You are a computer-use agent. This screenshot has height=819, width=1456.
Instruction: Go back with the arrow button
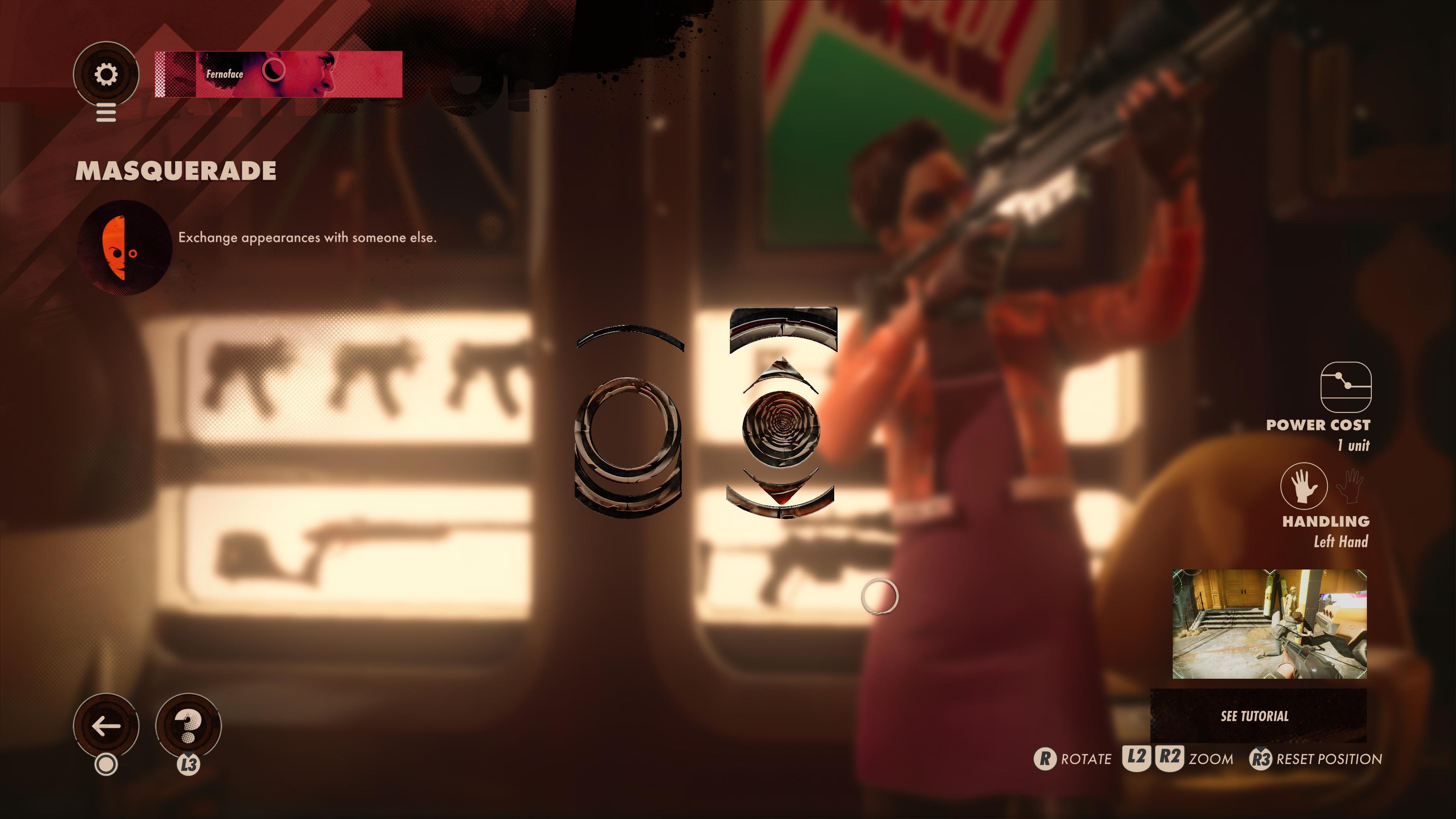point(106,726)
